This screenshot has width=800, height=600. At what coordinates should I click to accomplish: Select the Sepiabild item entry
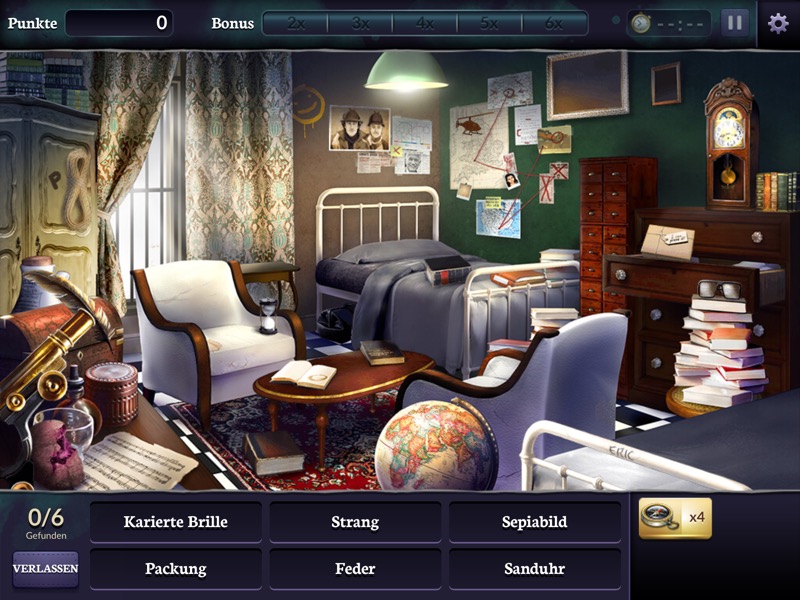pyautogui.click(x=534, y=522)
